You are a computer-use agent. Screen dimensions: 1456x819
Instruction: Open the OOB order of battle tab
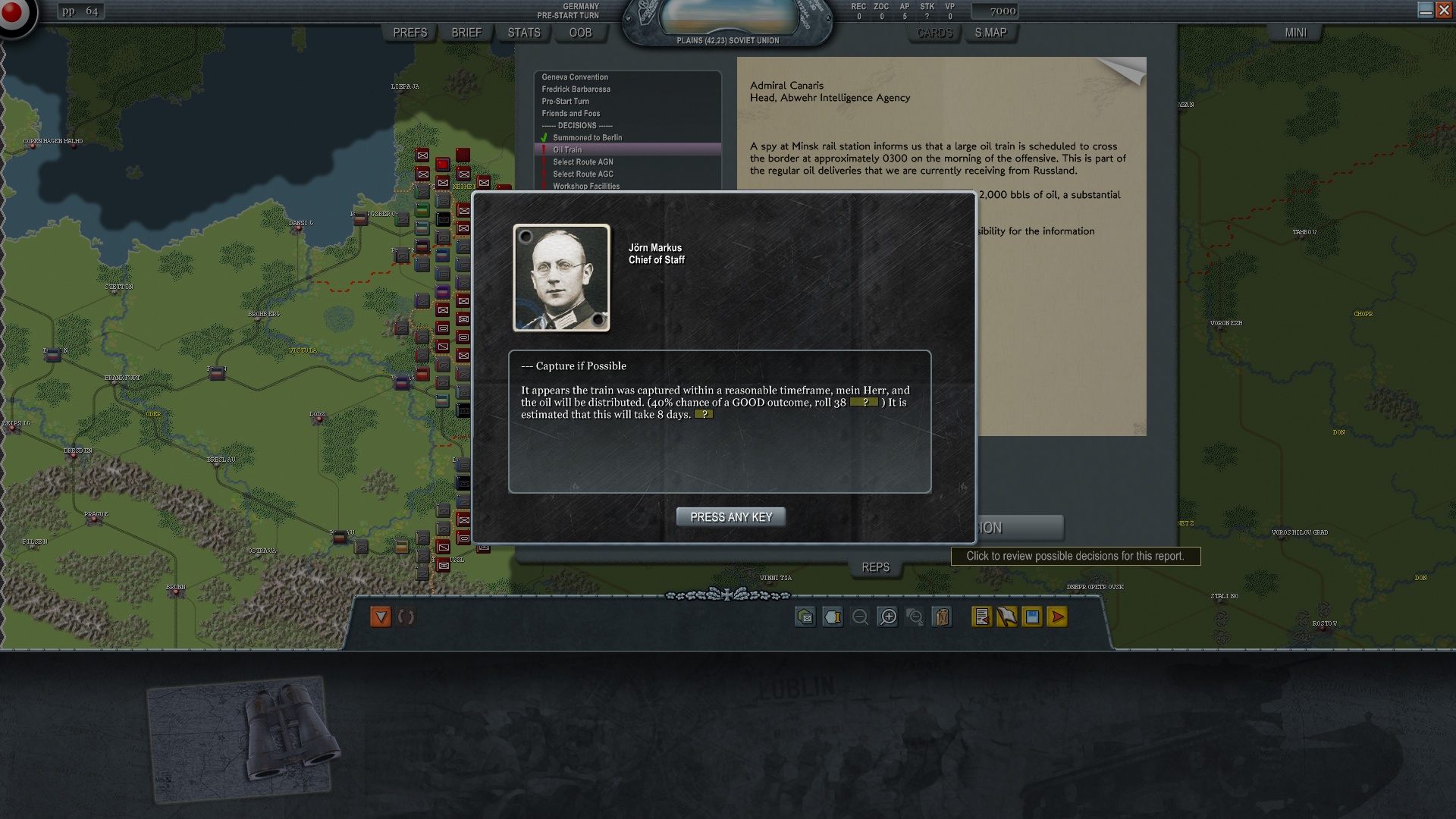click(x=580, y=33)
